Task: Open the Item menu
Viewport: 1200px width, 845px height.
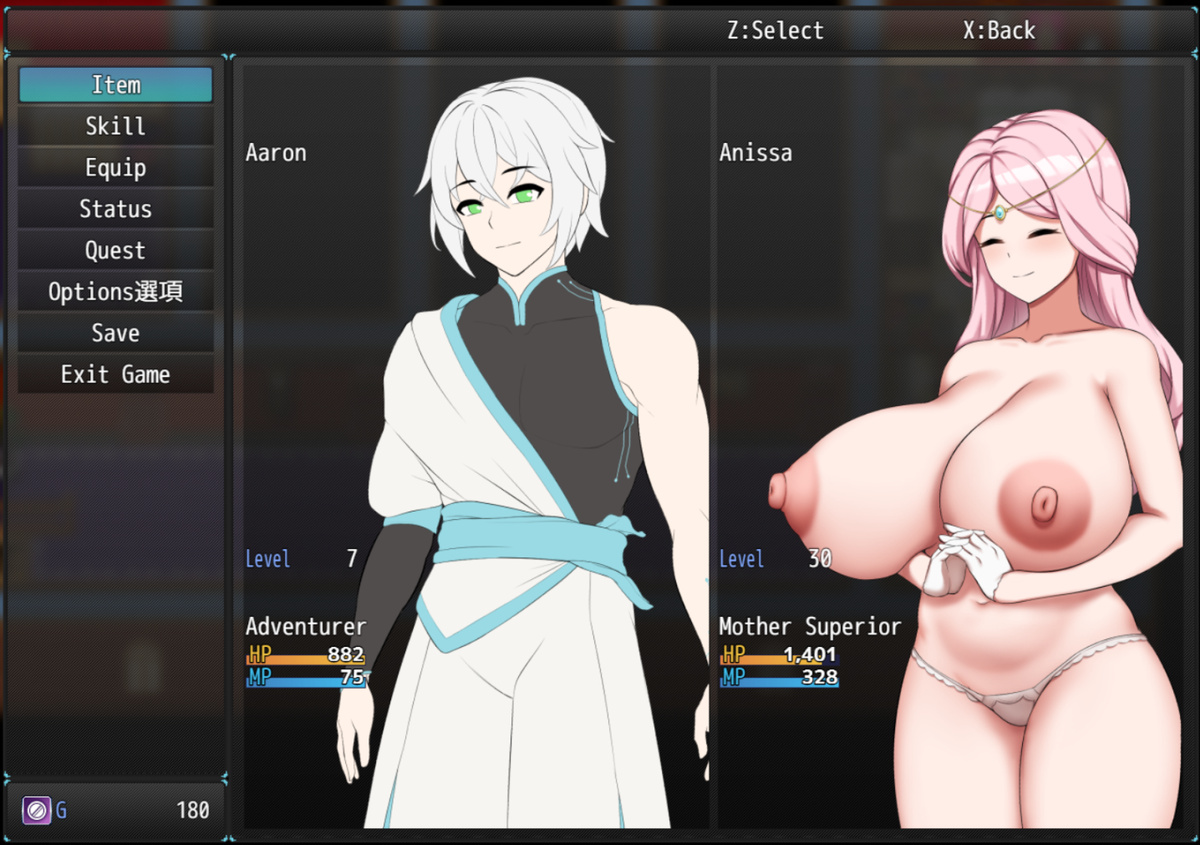Action: [x=116, y=85]
